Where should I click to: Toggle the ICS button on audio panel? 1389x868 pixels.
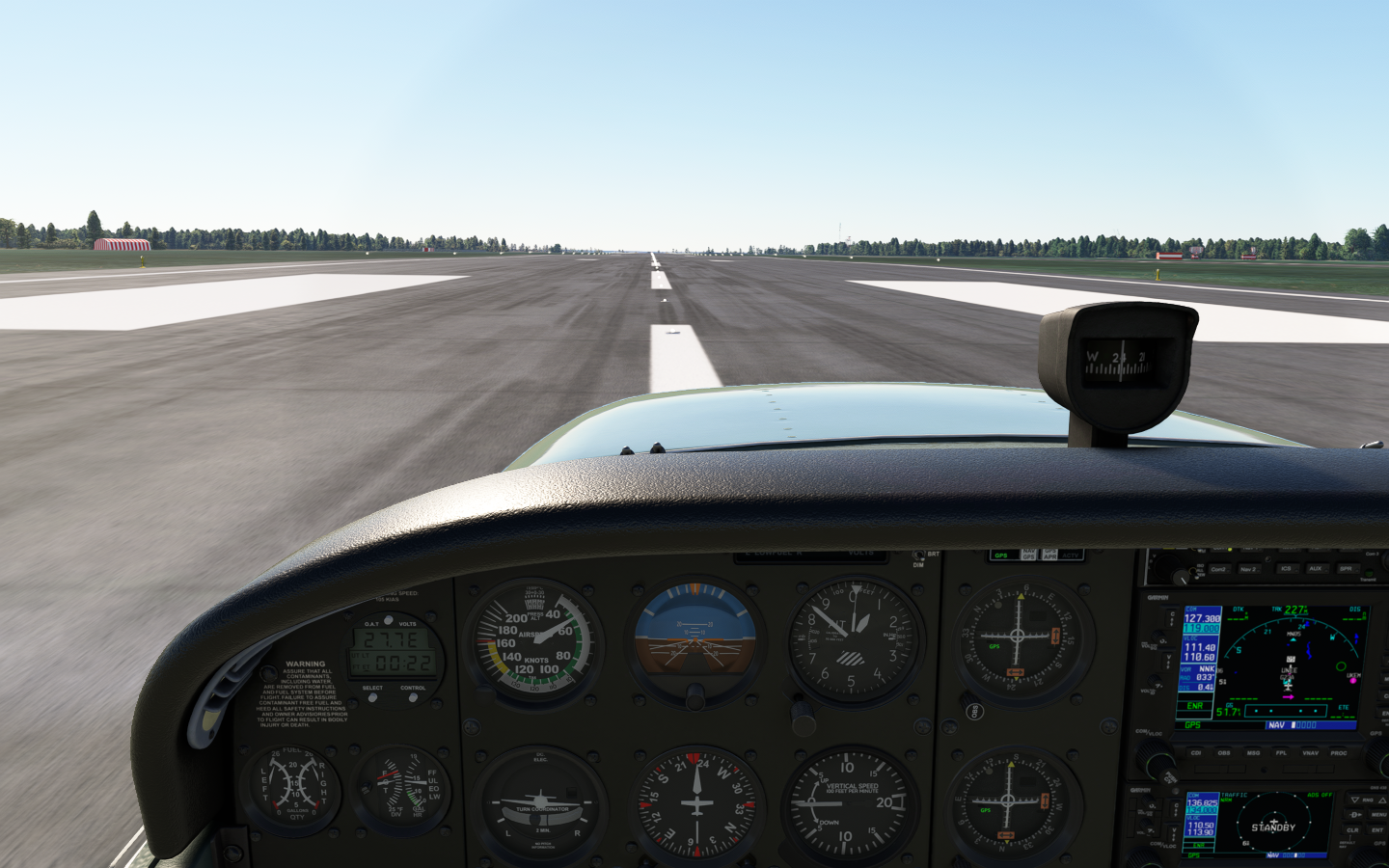(1285, 569)
